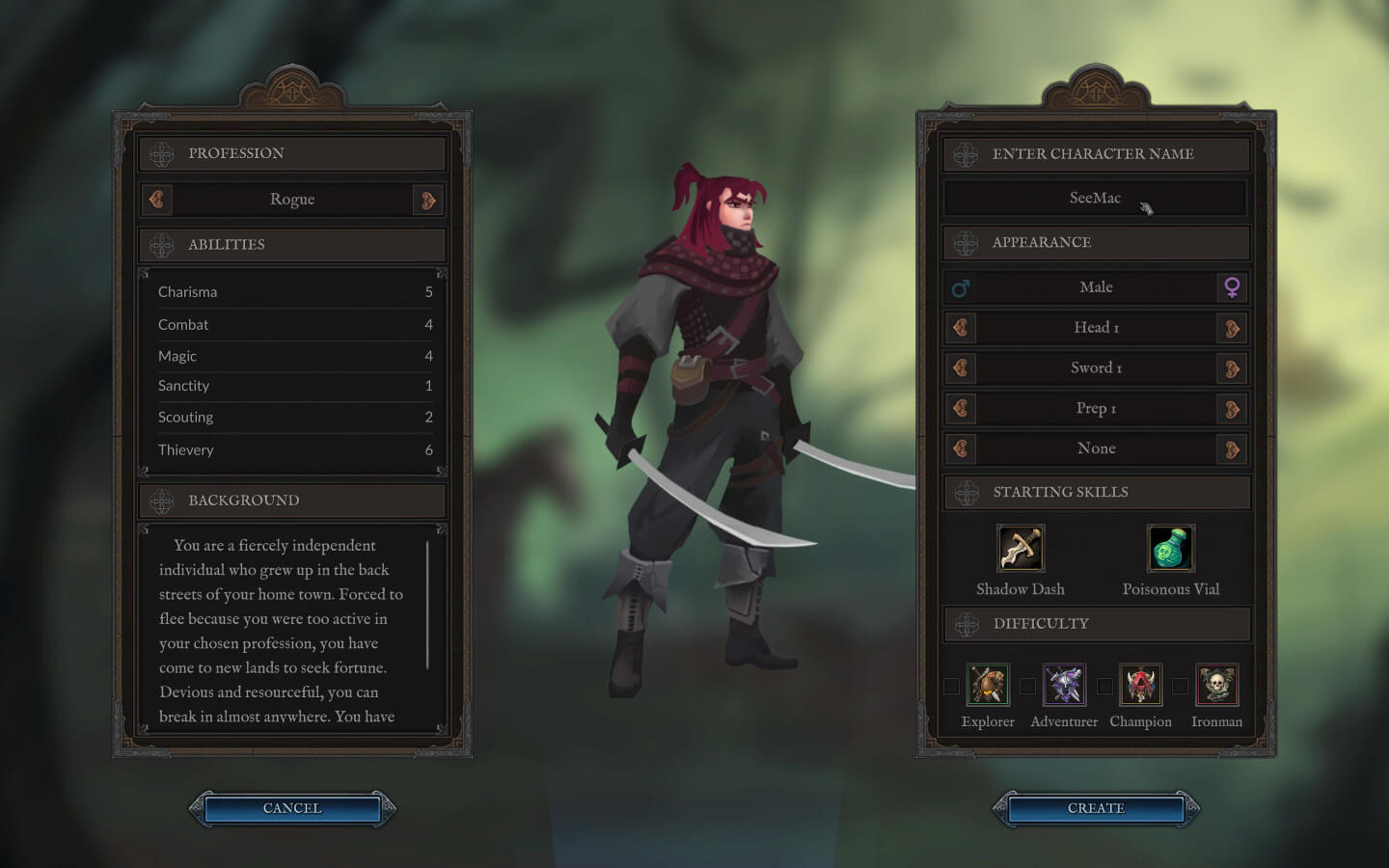Edit the SeeMac character name field
This screenshot has height=868, width=1389.
tap(1095, 198)
